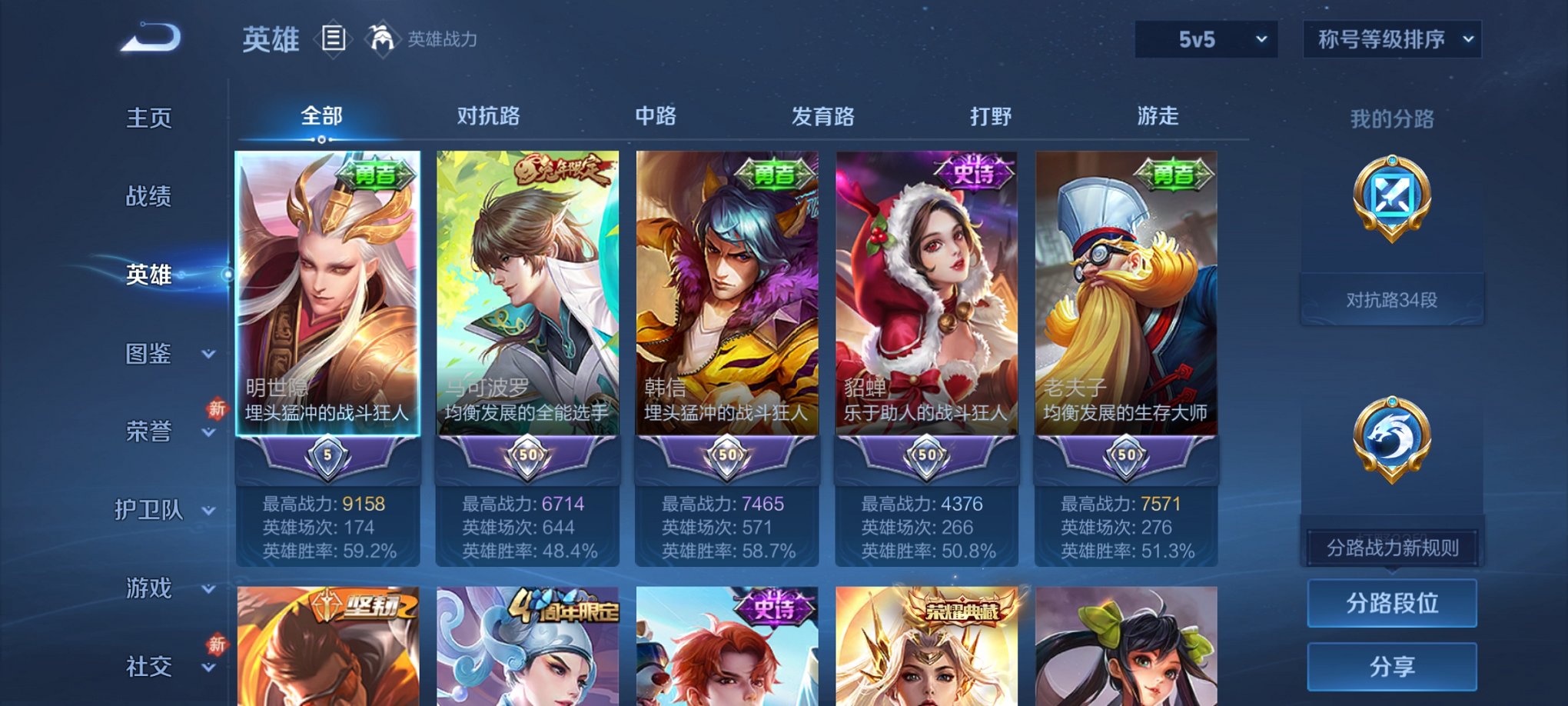
Task: Expand the 社交 sidebar section
Action: [x=161, y=666]
